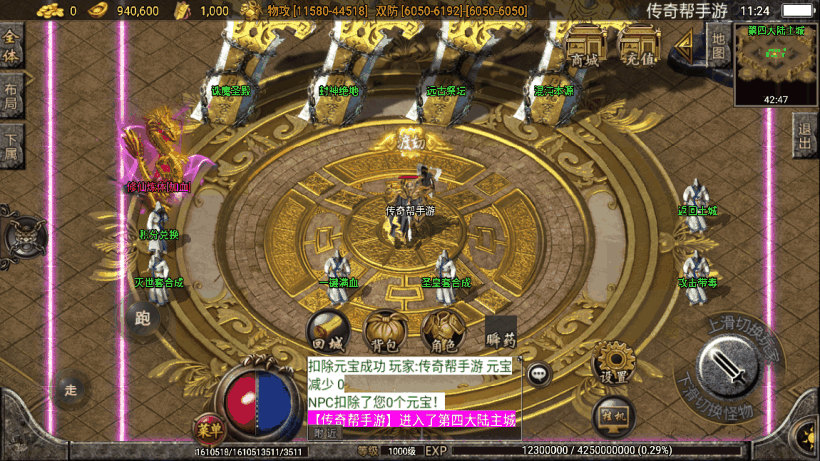Switch to 跑 run mode
The width and height of the screenshot is (820, 461).
coord(141,320)
